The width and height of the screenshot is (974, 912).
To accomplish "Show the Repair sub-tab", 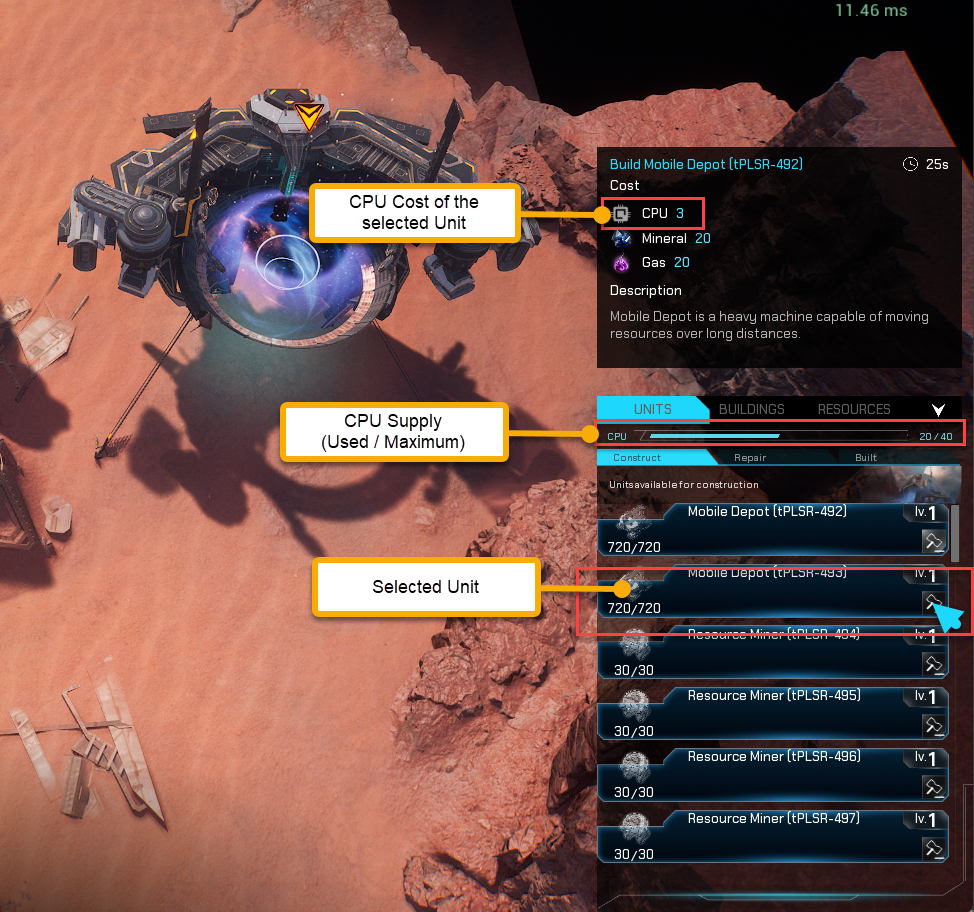I will tap(750, 457).
